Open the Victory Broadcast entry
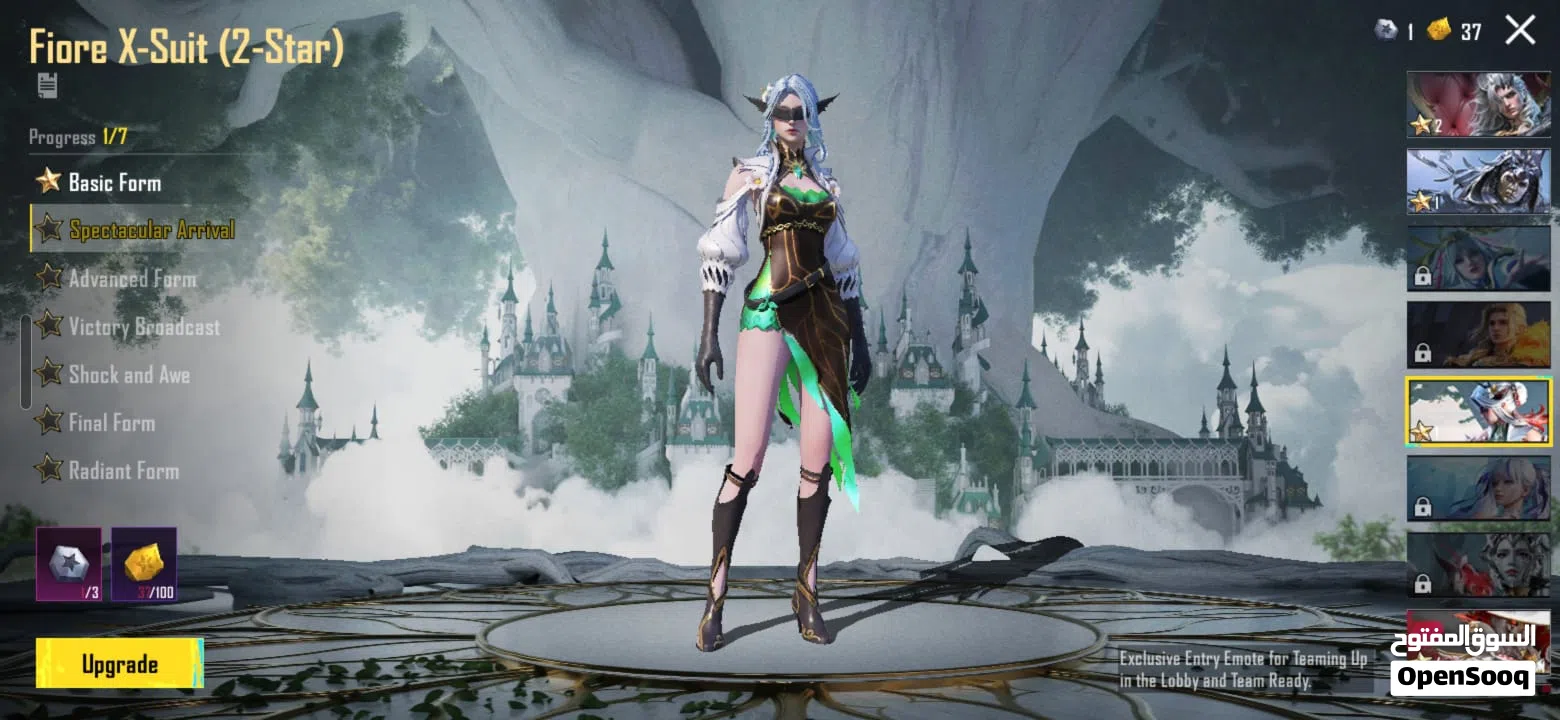This screenshot has width=1560, height=720. pyautogui.click(x=144, y=327)
